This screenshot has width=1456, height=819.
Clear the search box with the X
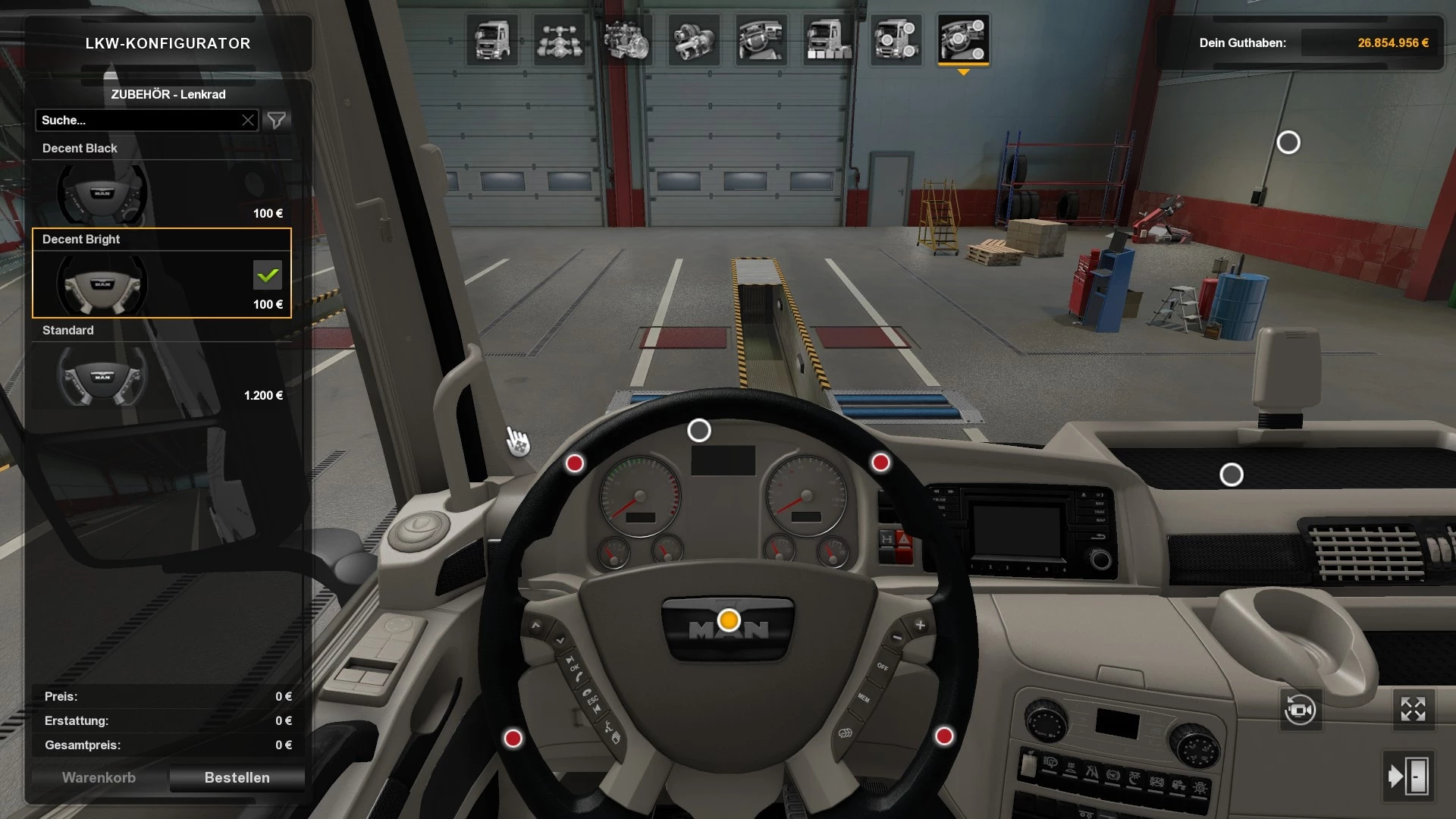coord(248,120)
